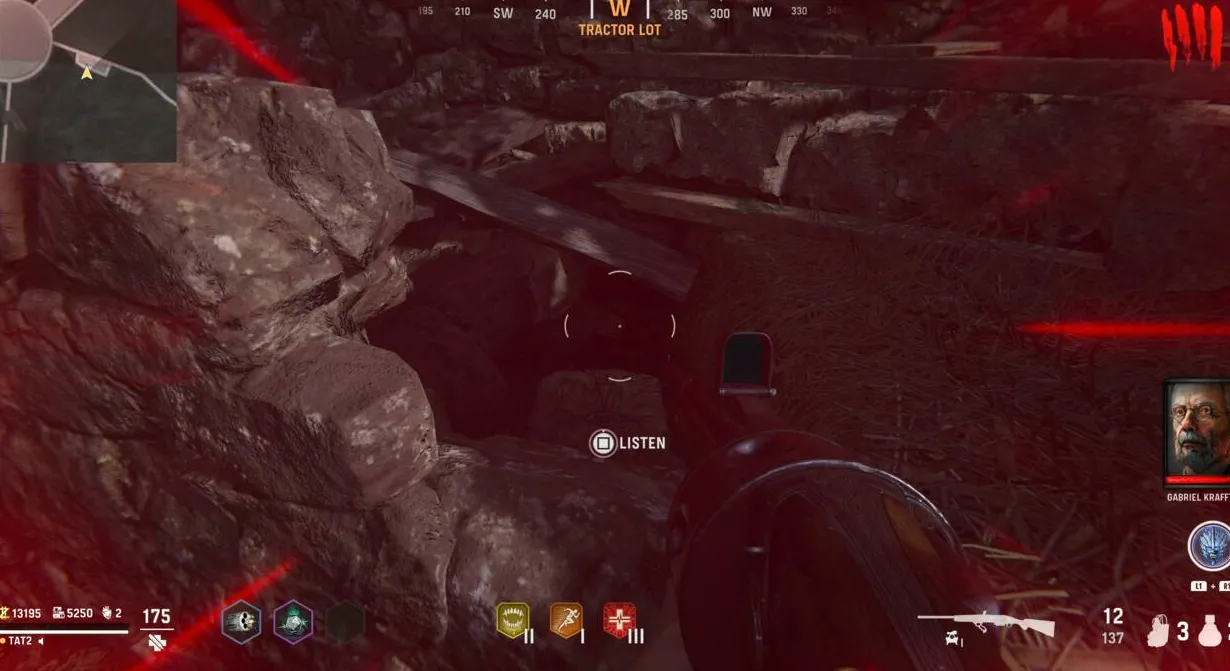Open the minimap
Screen dimensions: 1230x671
(88, 80)
